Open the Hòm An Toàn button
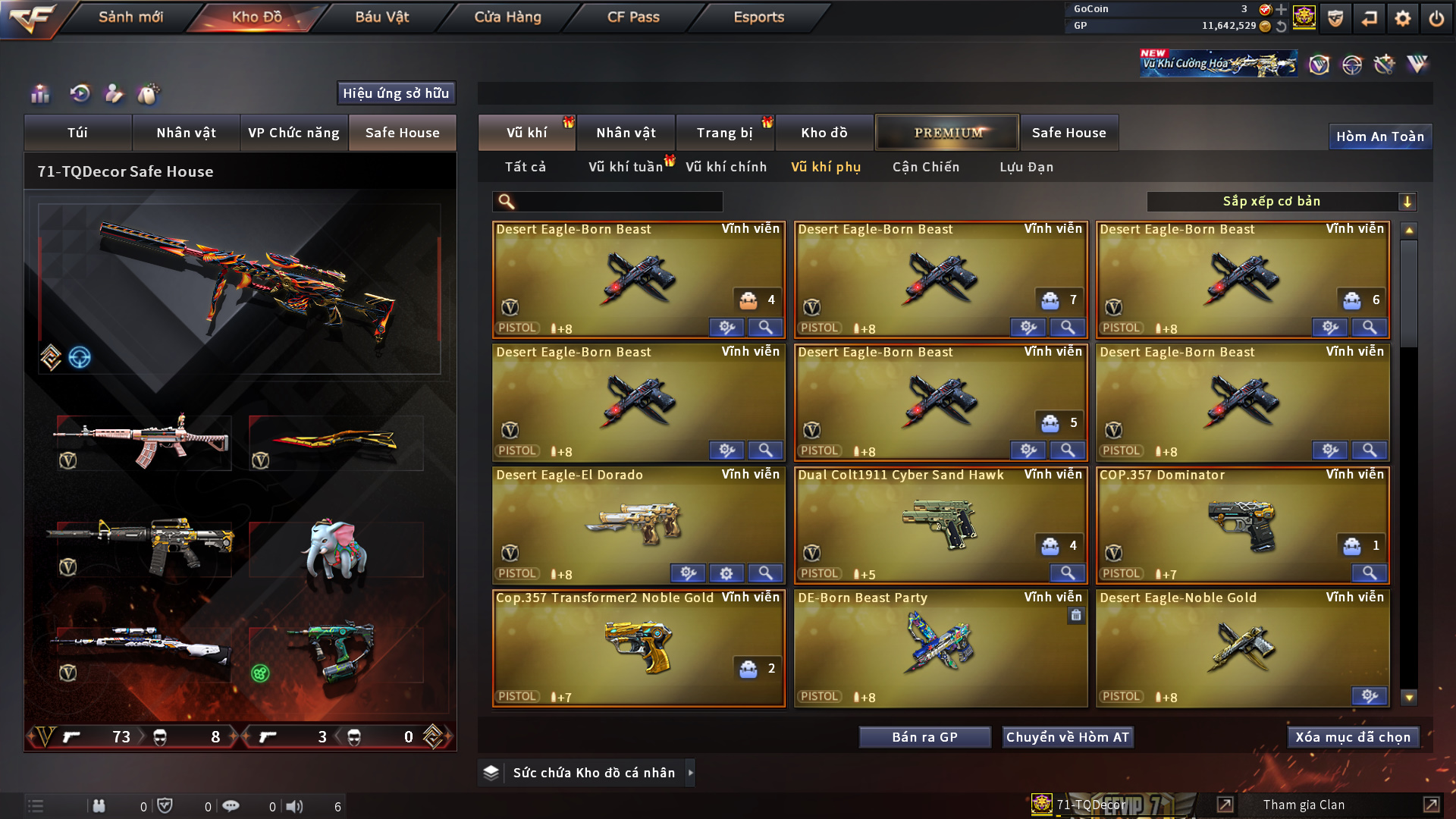1456x819 pixels. point(1379,136)
